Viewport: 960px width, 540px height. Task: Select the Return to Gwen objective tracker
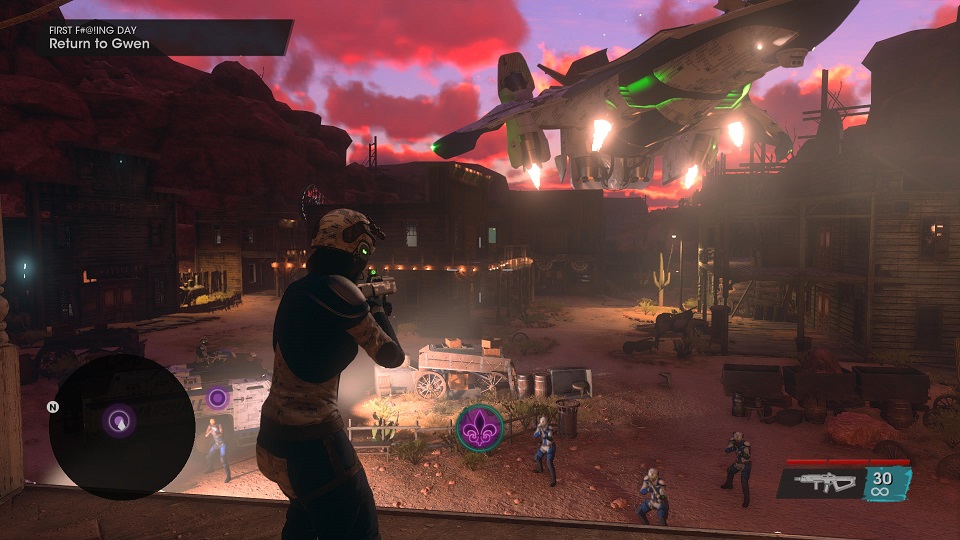[100, 44]
